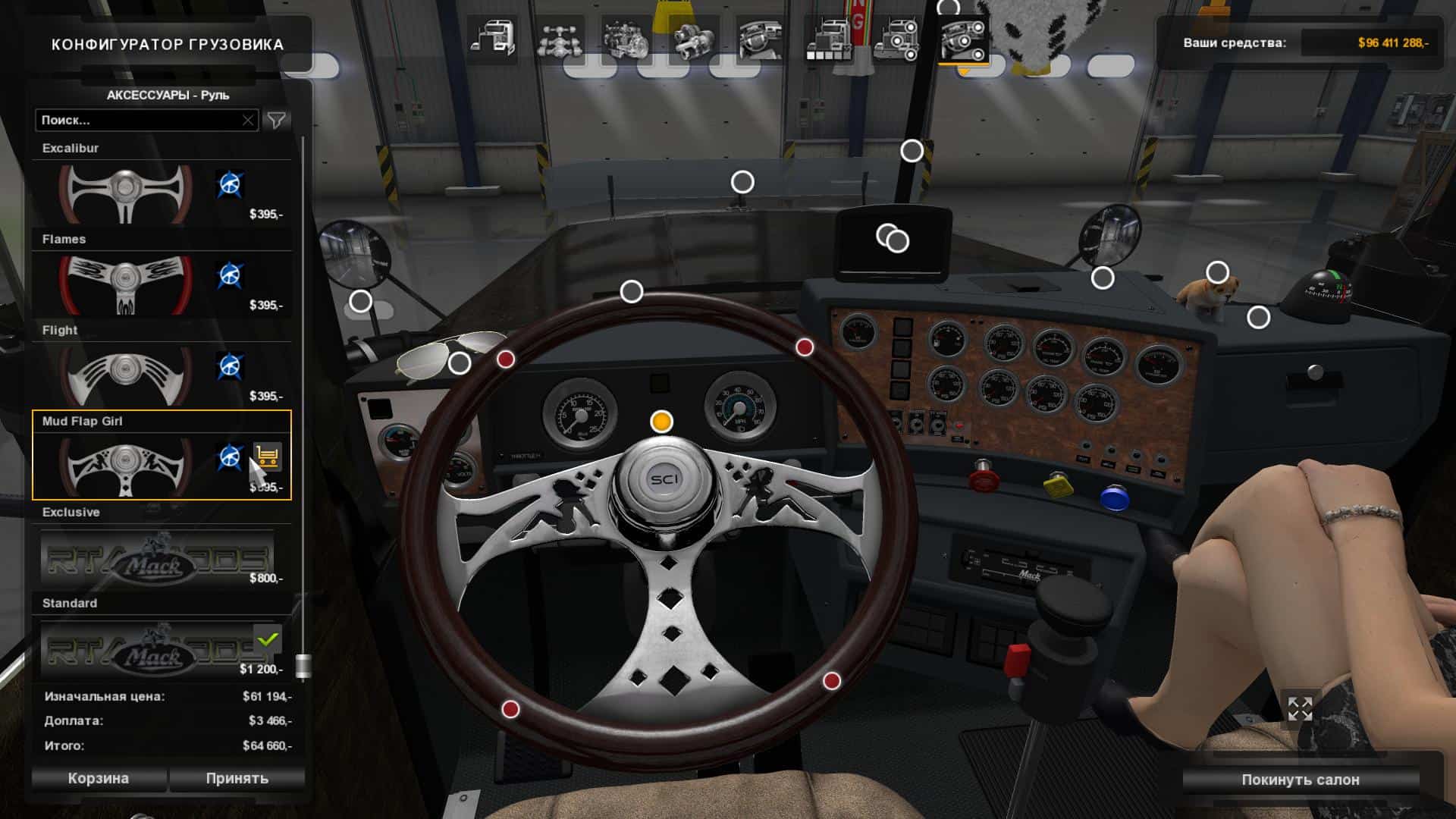Open the funnel filter options

click(277, 120)
